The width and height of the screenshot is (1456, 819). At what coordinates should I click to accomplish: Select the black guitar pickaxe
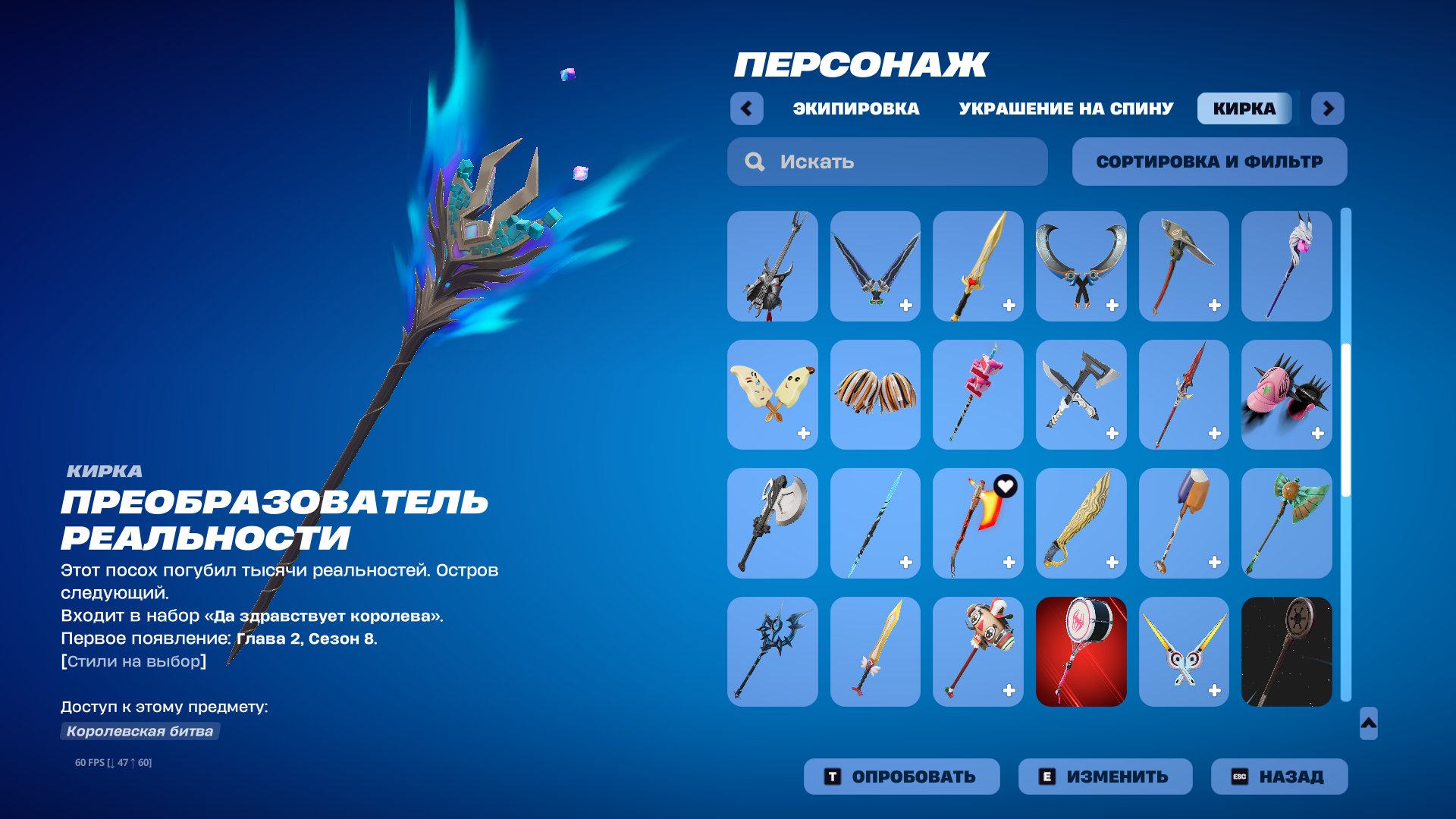click(x=772, y=266)
